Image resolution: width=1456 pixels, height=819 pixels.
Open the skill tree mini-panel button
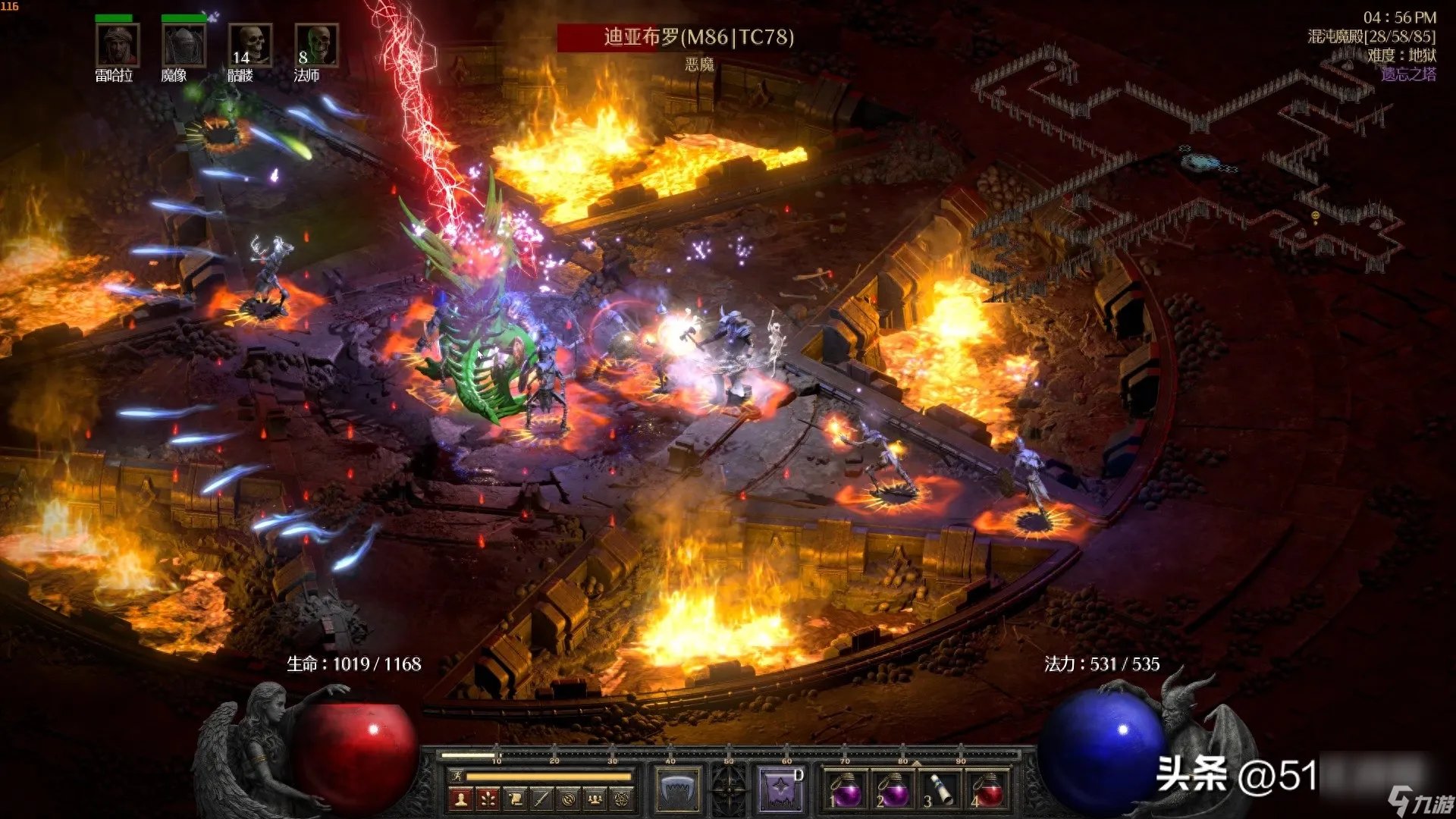[x=488, y=799]
